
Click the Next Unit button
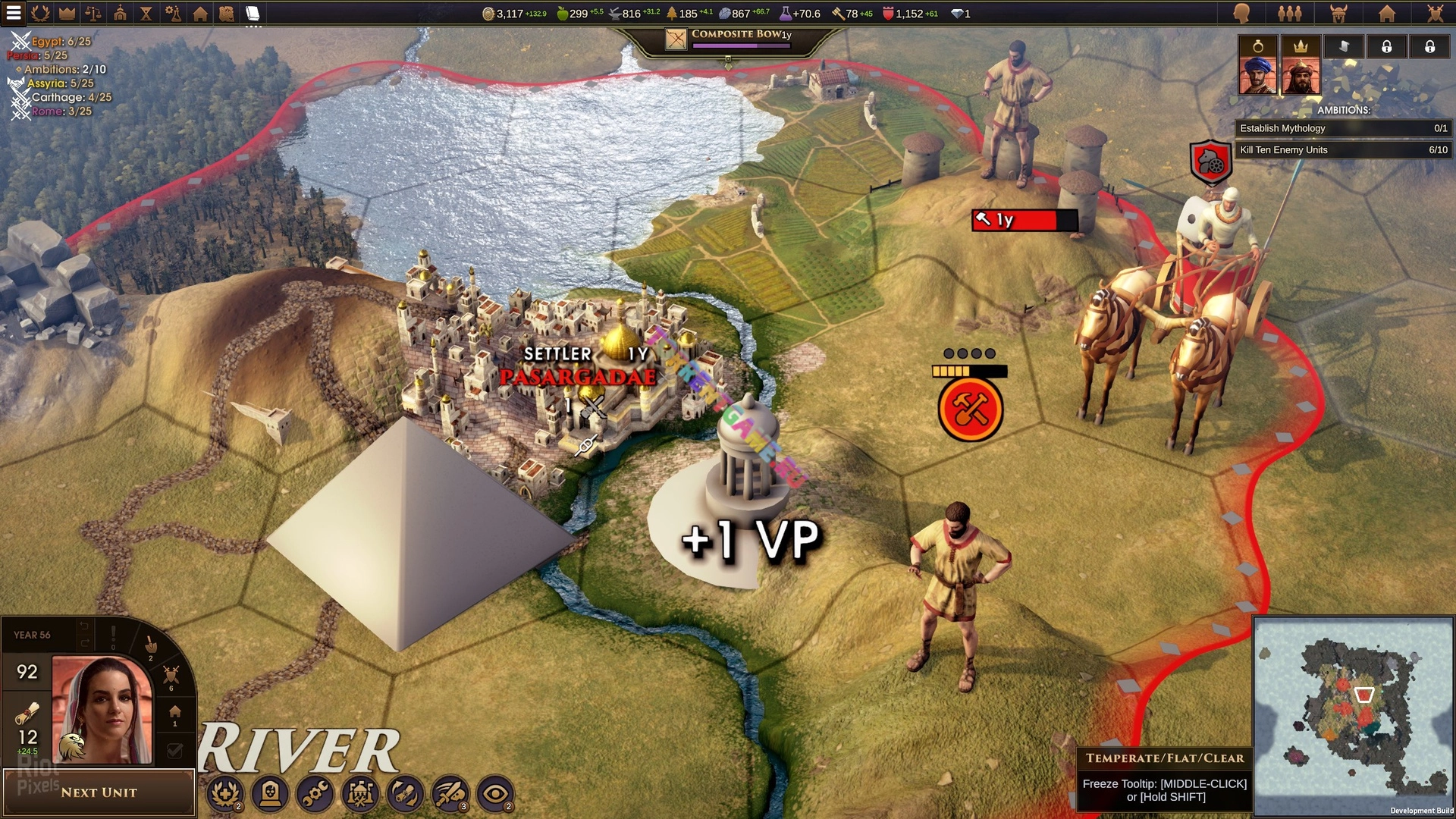click(99, 792)
